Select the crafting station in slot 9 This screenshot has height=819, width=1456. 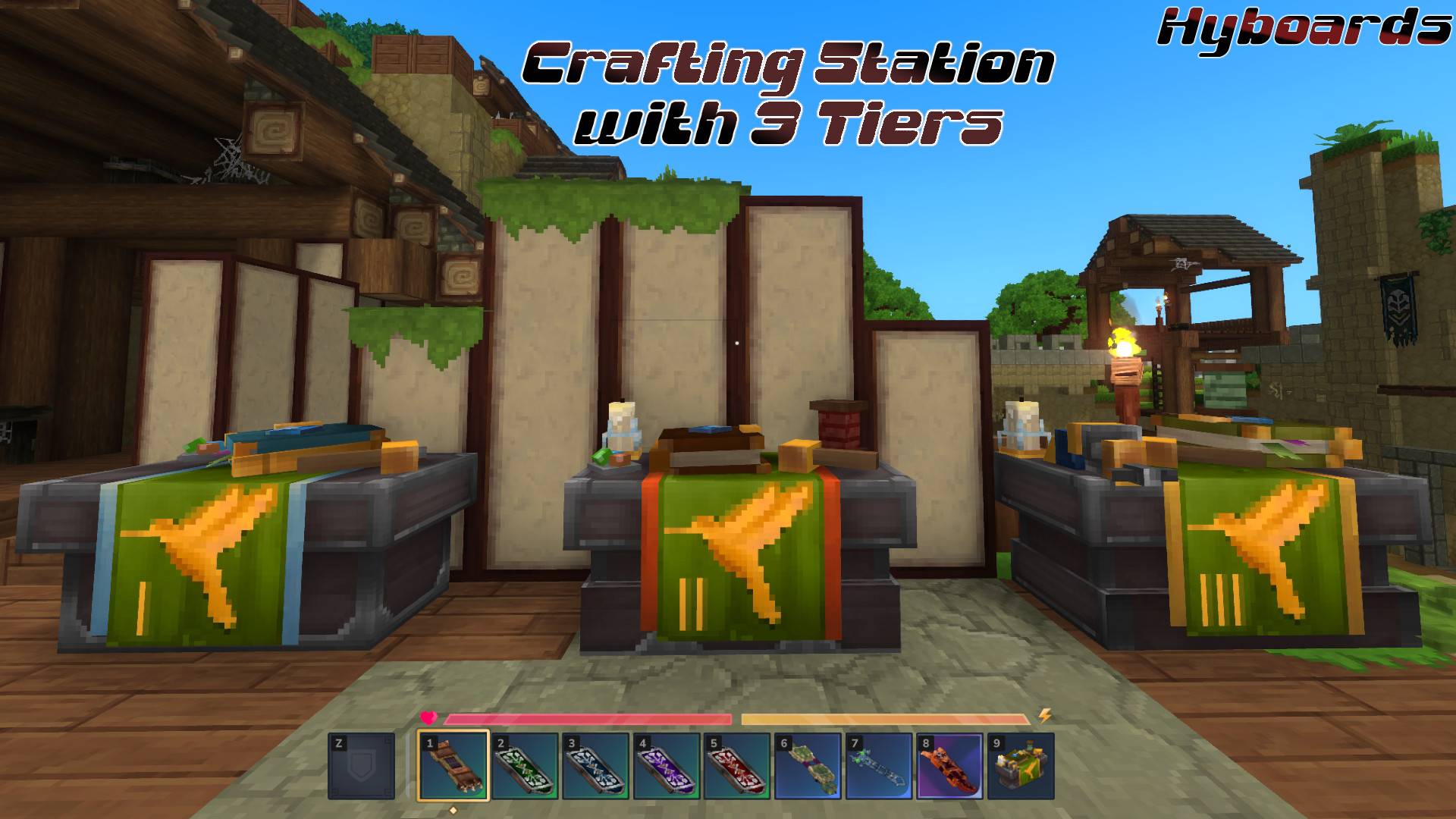point(1021,766)
